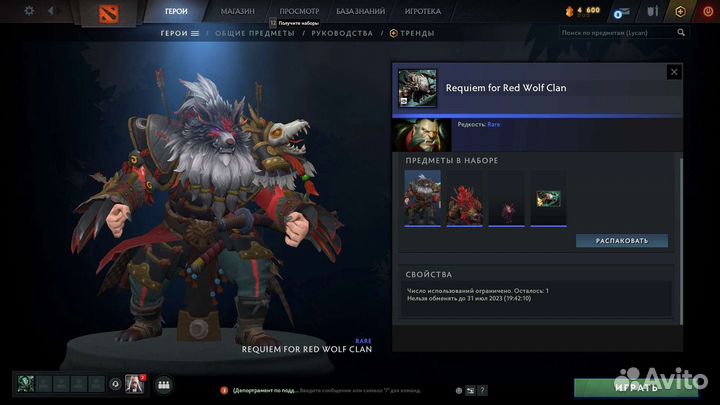
Task: Select the red wolf form bundle item
Action: pos(464,197)
